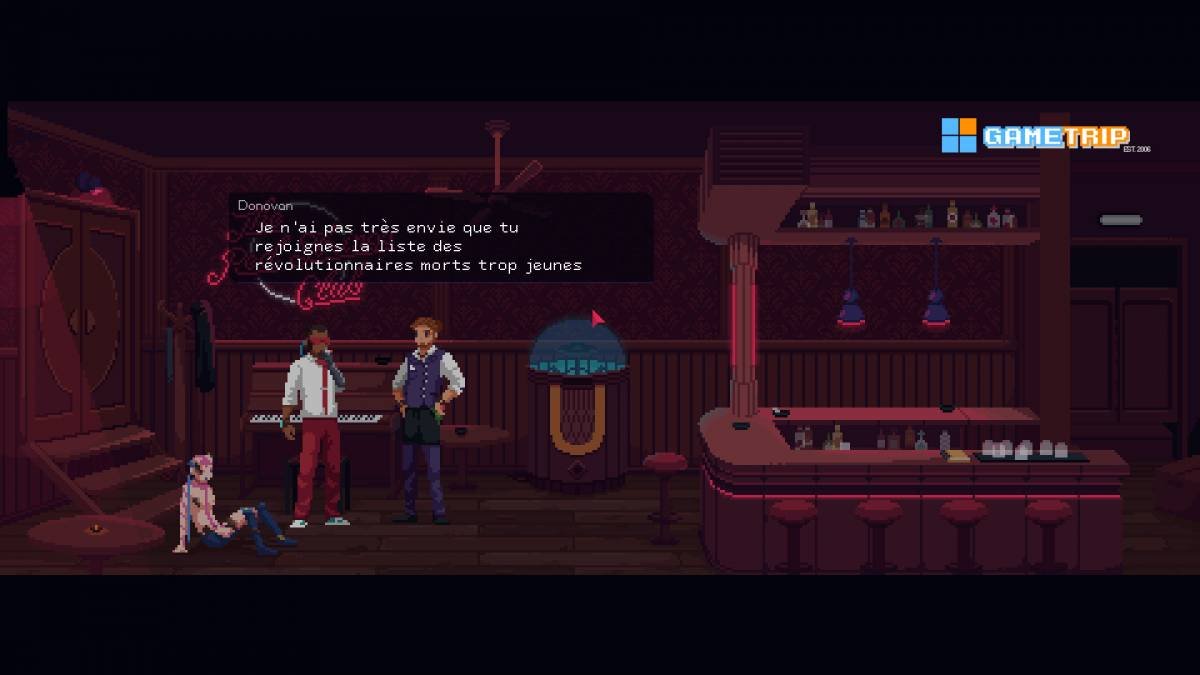Image resolution: width=1200 pixels, height=675 pixels.
Task: Advance Donovan's dialogue text box
Action: point(440,239)
